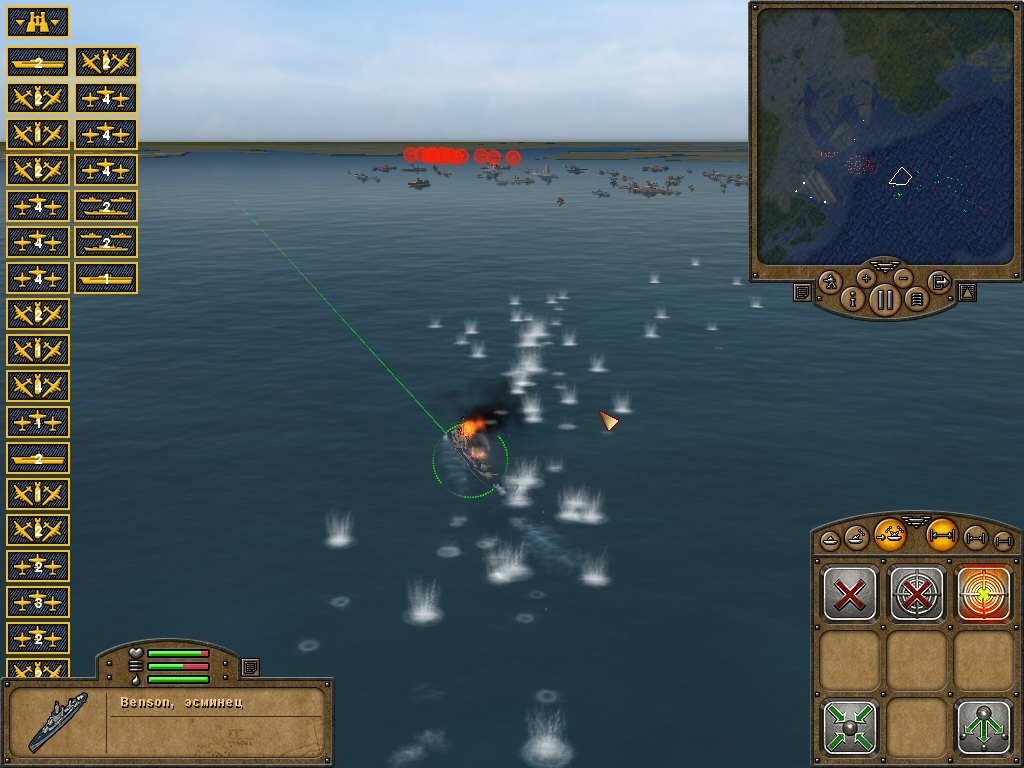Select the spread-out green arrows formation button
The height and width of the screenshot is (768, 1024).
coord(984,727)
